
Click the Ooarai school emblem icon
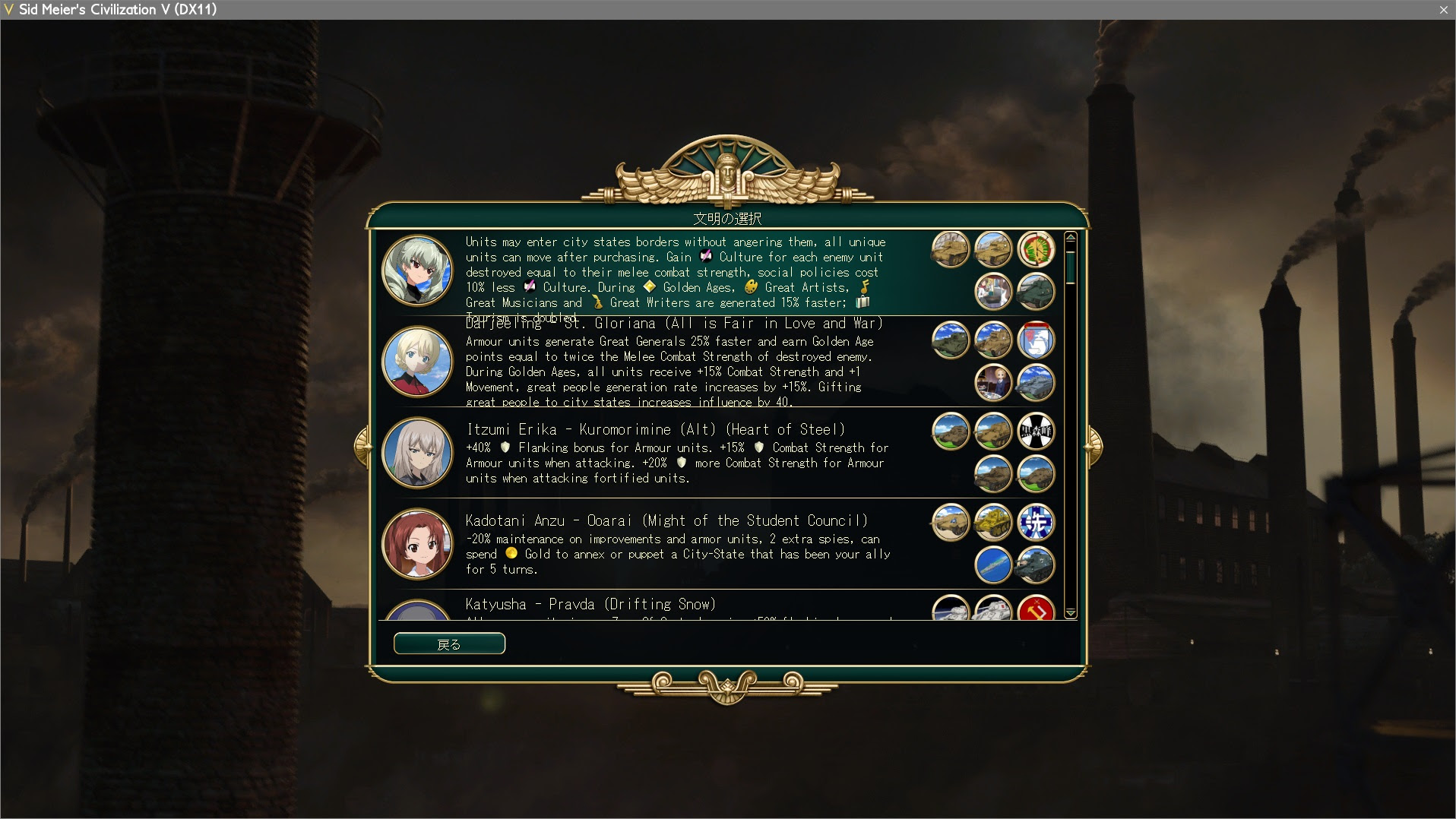(1037, 523)
